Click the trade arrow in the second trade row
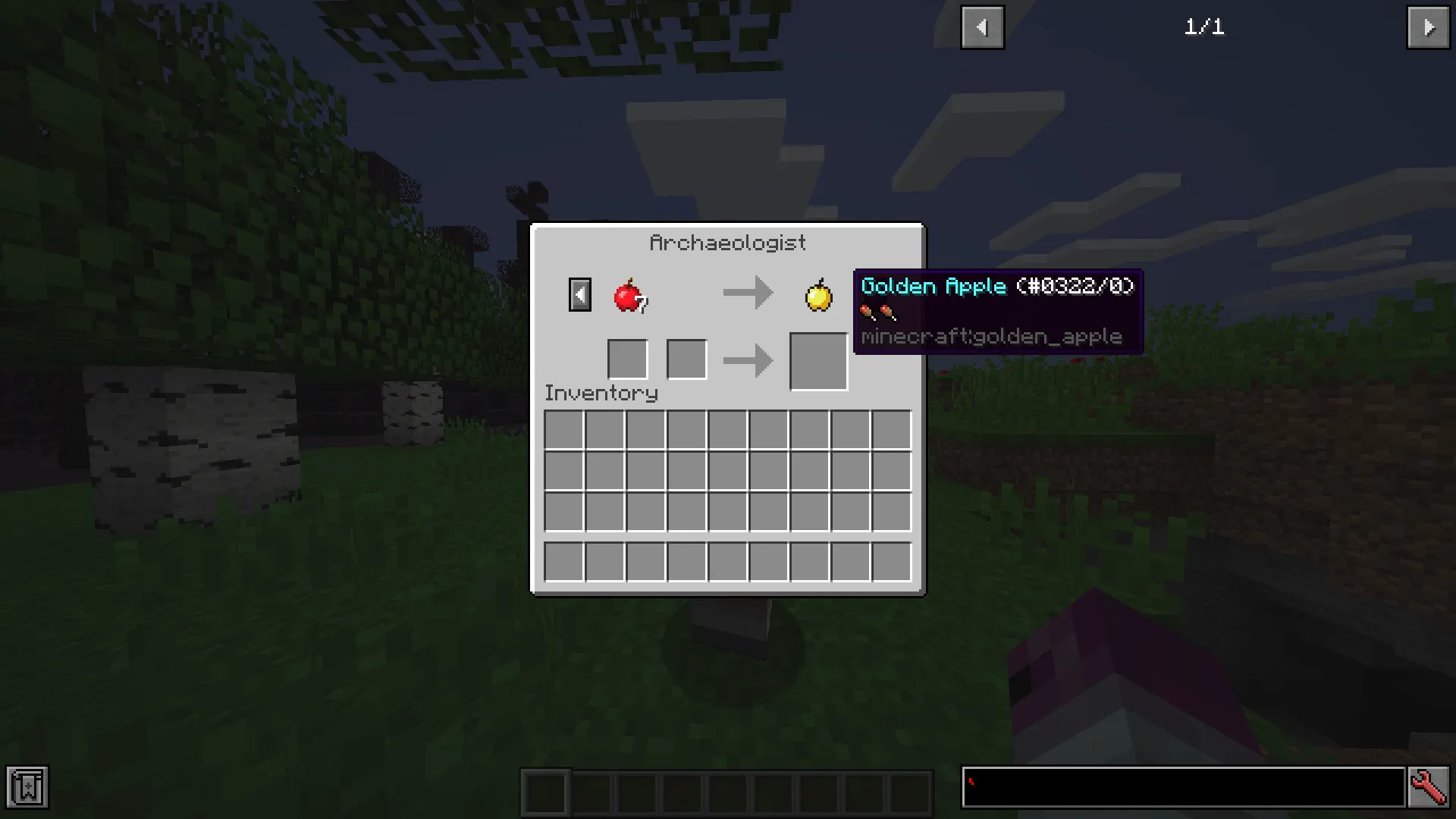This screenshot has width=1456, height=819. (748, 359)
